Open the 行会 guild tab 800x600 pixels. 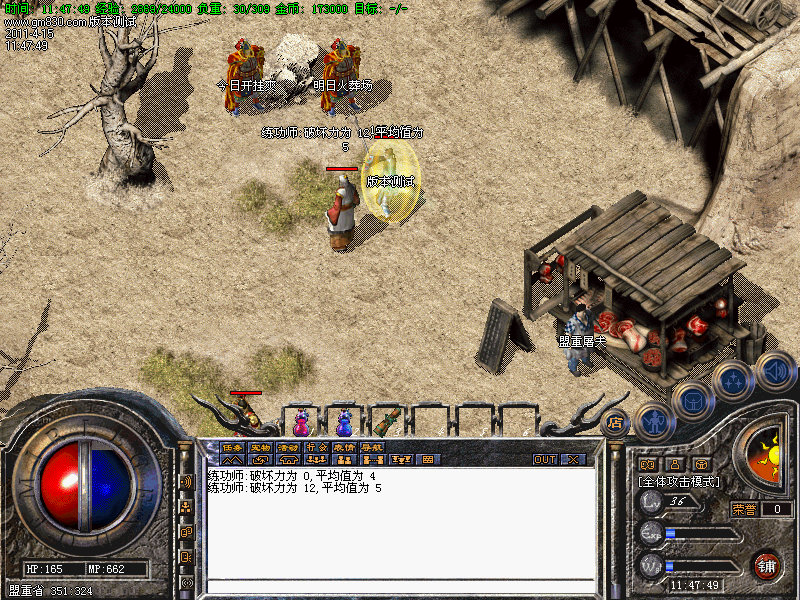tap(316, 447)
